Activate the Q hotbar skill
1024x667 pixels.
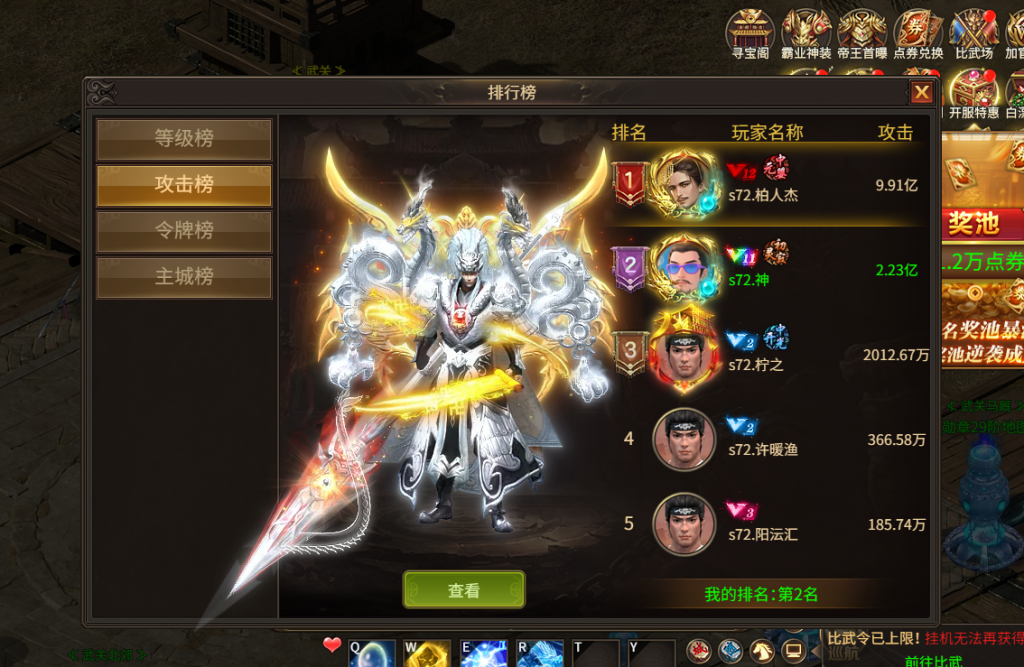coord(366,653)
